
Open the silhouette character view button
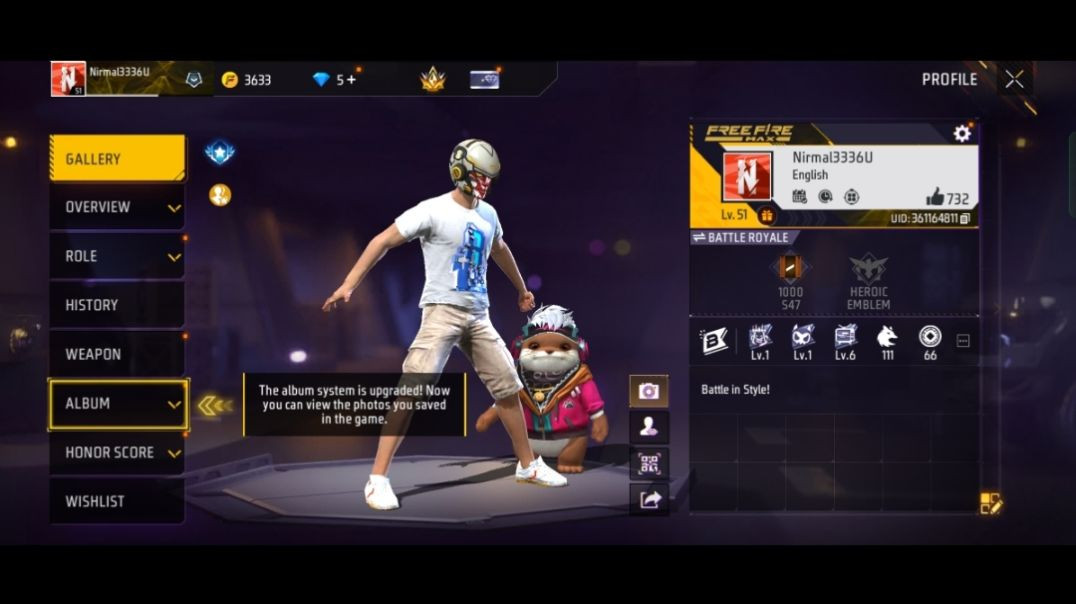[x=649, y=427]
